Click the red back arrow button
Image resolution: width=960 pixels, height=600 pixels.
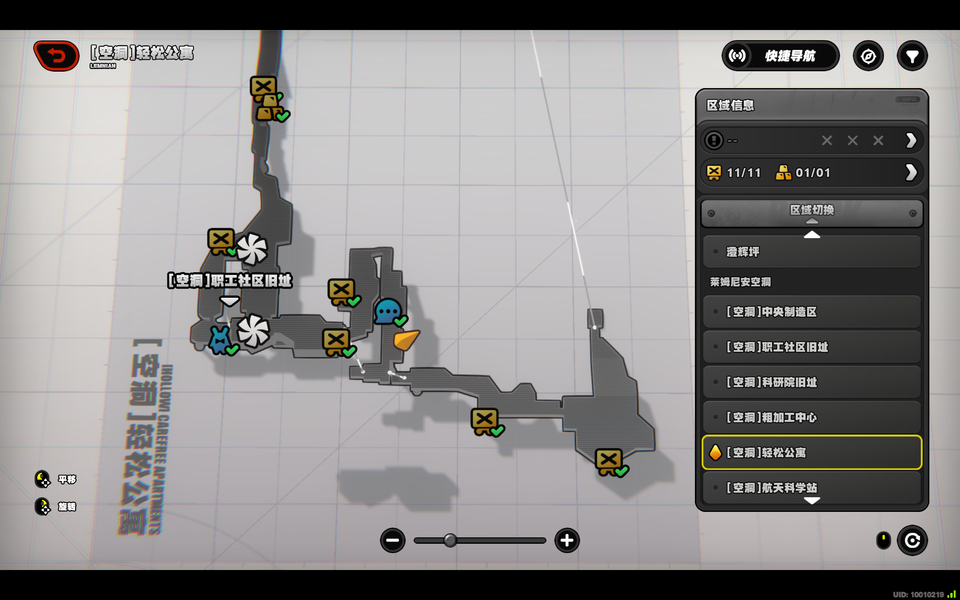click(57, 56)
